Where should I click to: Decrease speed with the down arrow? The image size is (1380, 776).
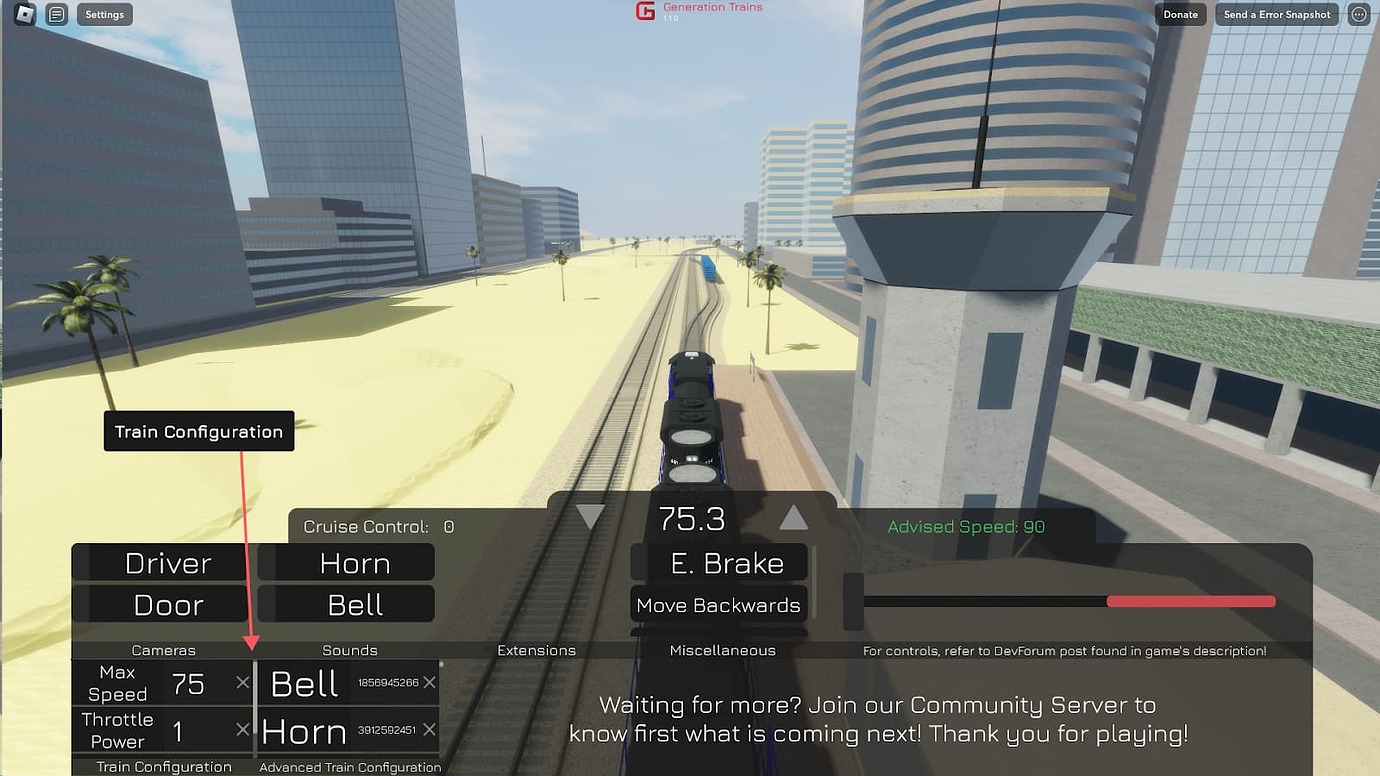[589, 516]
